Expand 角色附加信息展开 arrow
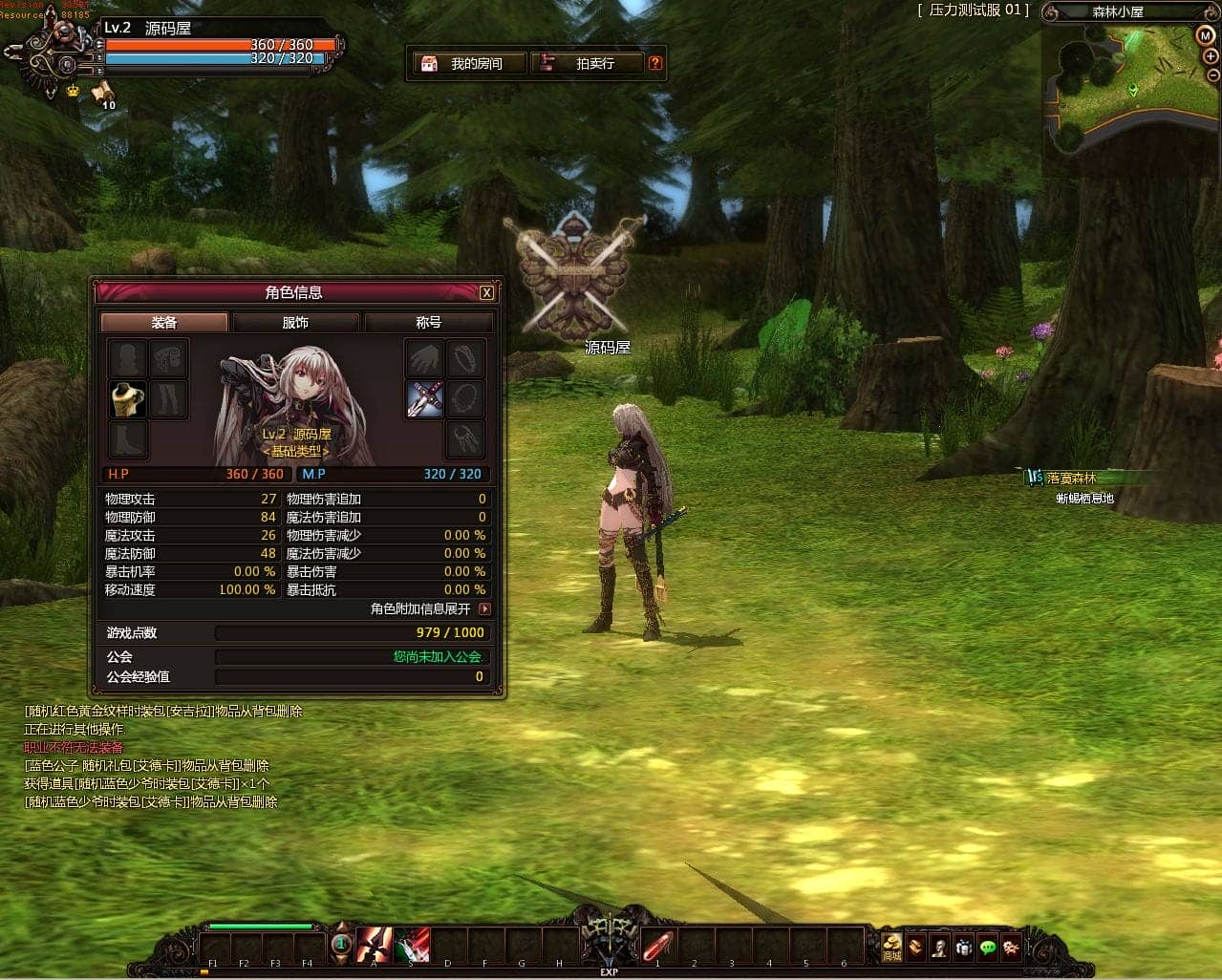Image resolution: width=1222 pixels, height=980 pixels. point(485,608)
